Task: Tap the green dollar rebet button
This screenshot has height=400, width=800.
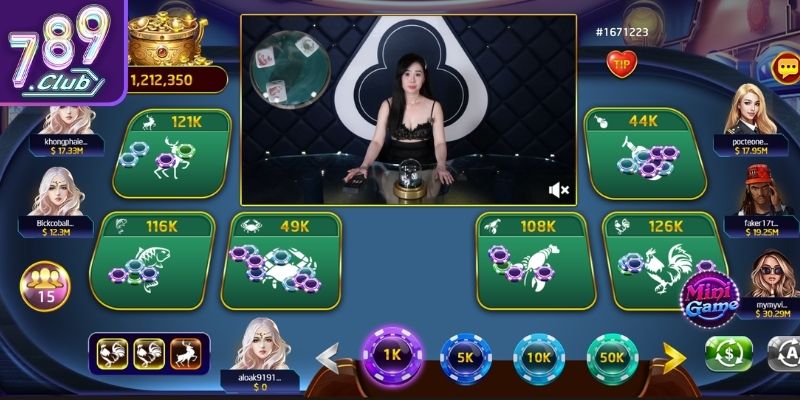Action: (x=729, y=353)
